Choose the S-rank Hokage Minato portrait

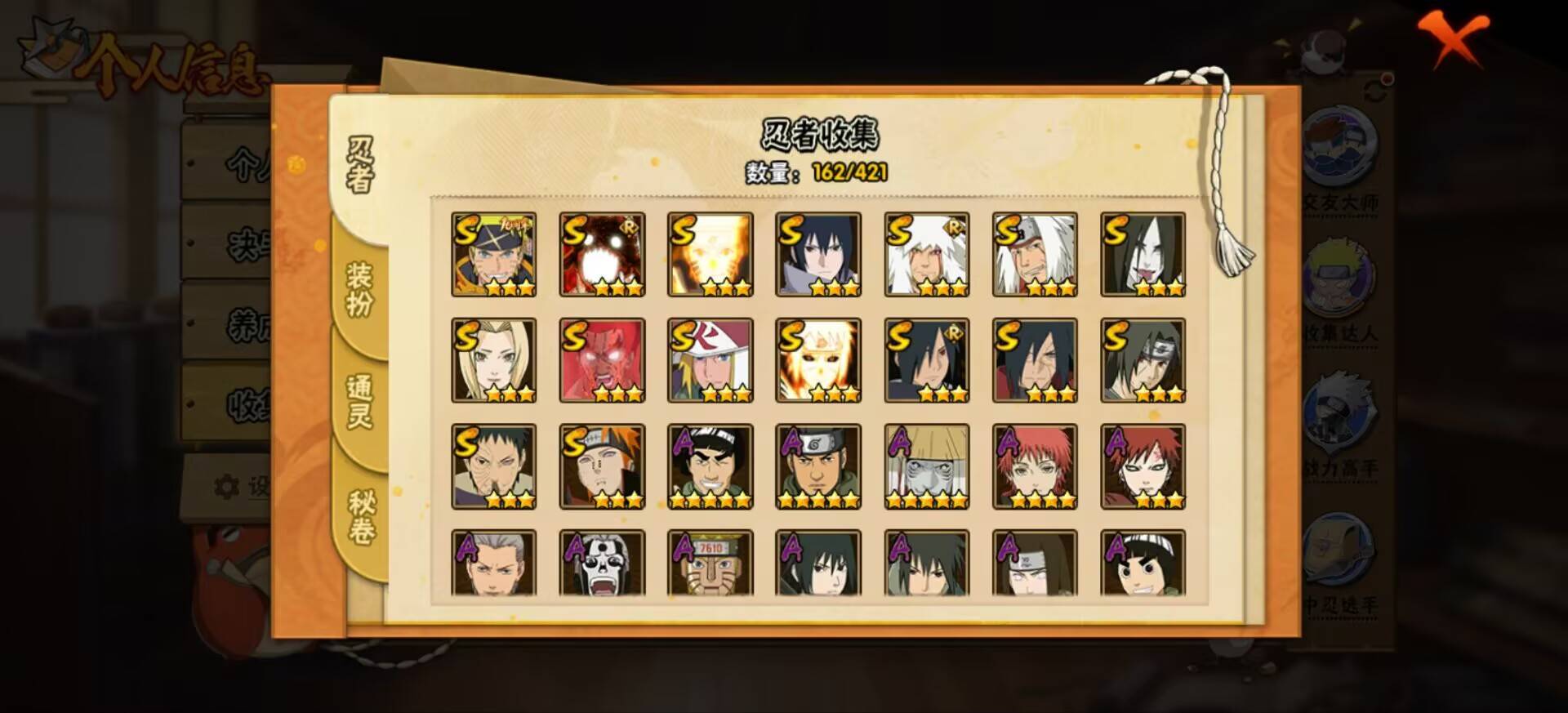click(710, 360)
